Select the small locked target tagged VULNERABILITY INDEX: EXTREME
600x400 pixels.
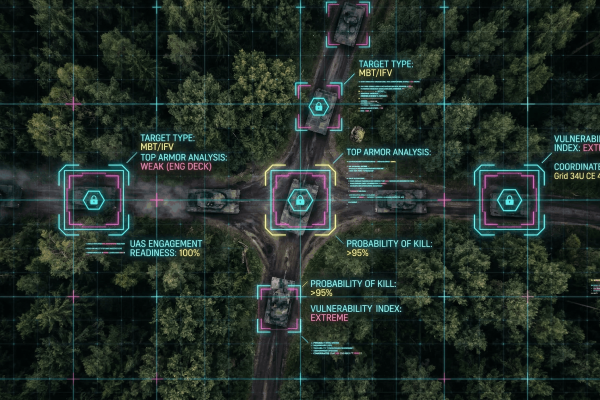[277, 307]
